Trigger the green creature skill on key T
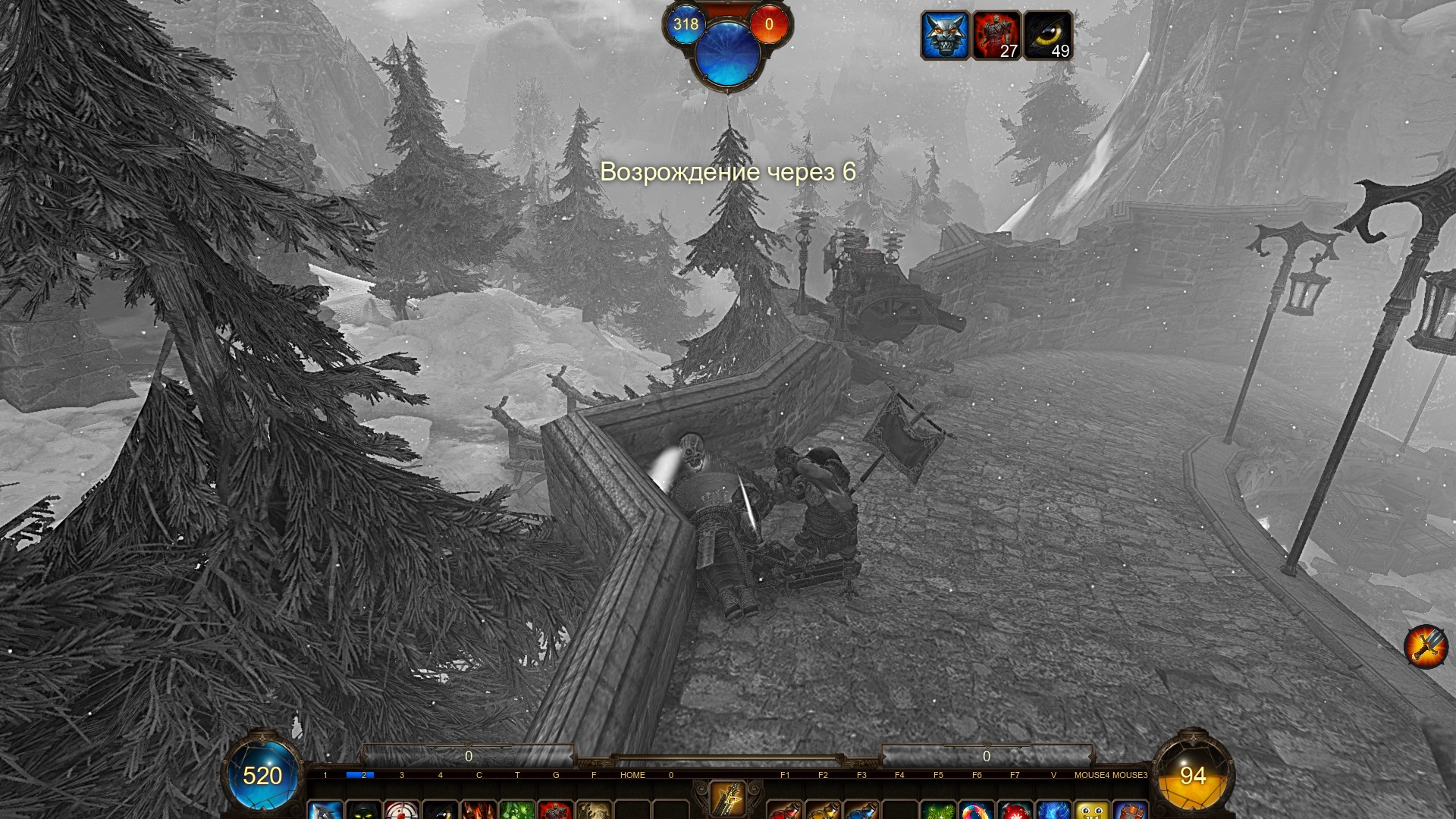Image resolution: width=1456 pixels, height=819 pixels. point(517,810)
